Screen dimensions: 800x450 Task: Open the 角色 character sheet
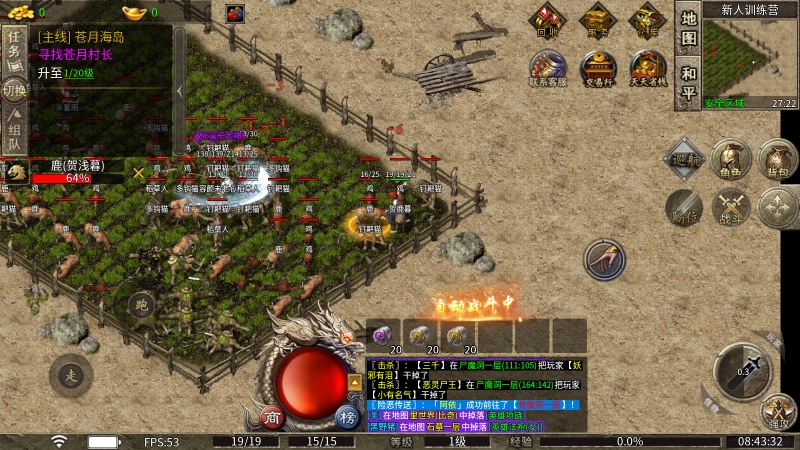tap(732, 160)
